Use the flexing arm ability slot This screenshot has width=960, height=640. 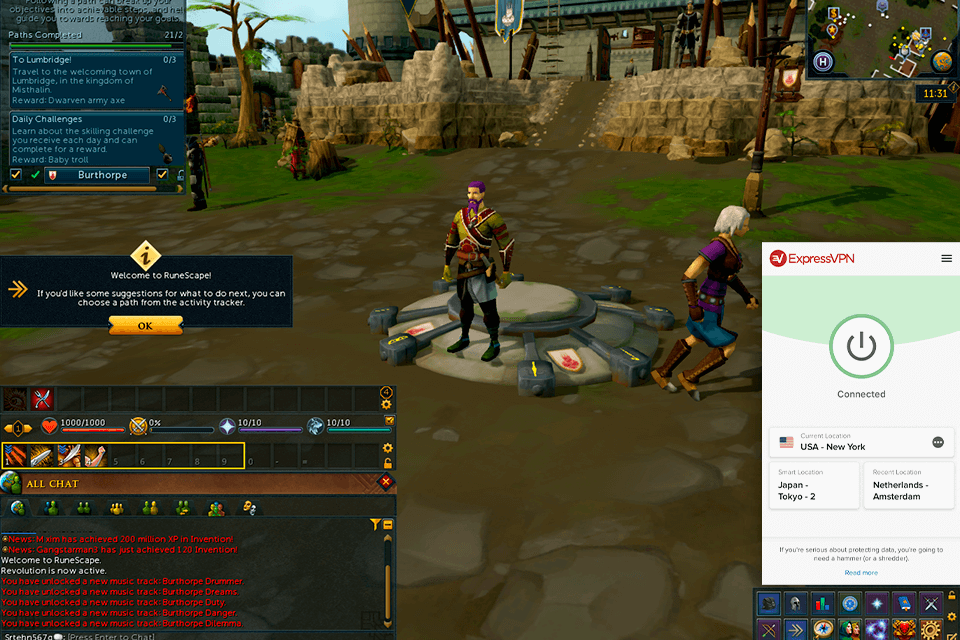[x=94, y=457]
